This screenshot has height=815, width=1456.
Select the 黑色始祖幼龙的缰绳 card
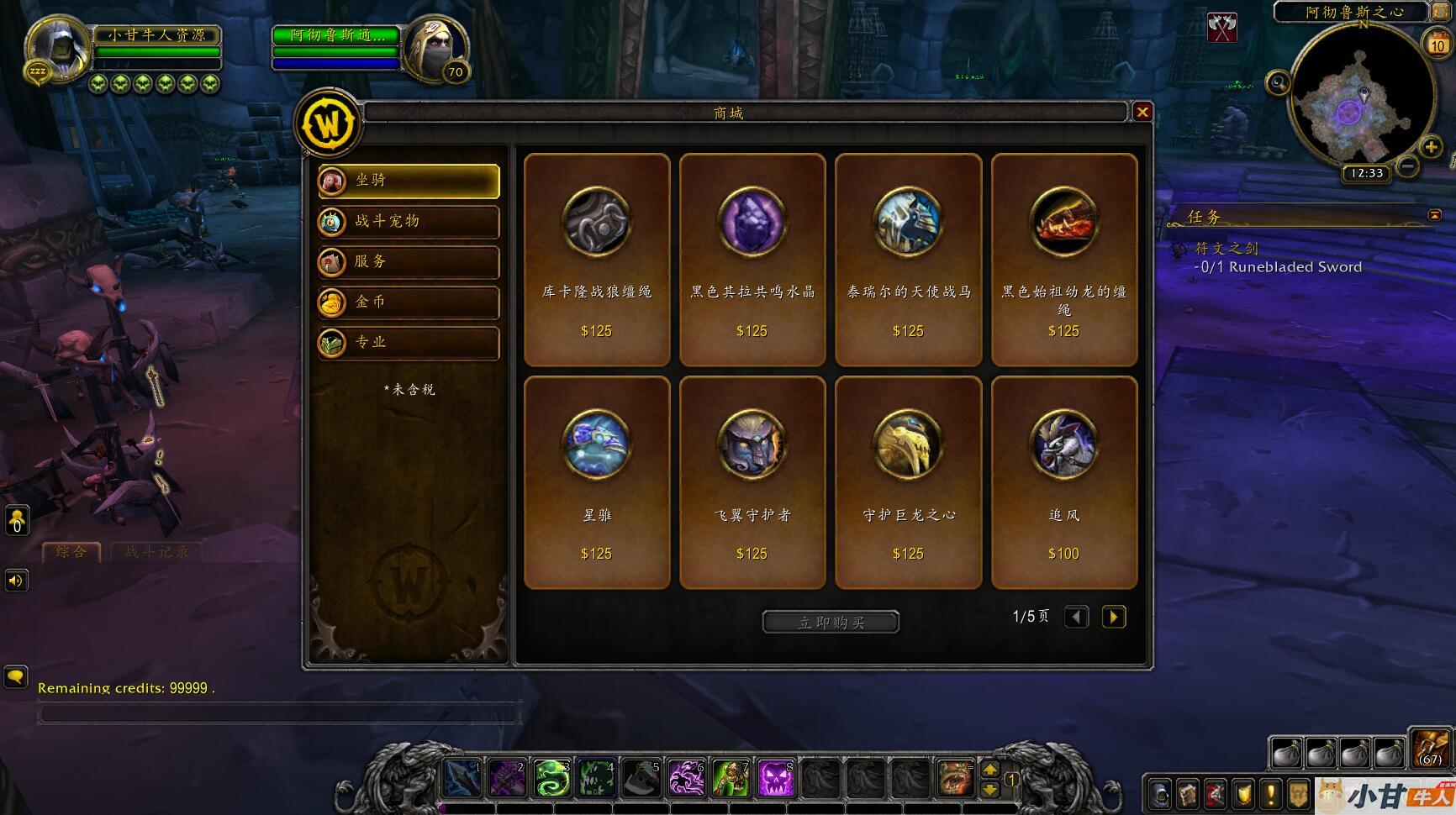click(x=1063, y=260)
